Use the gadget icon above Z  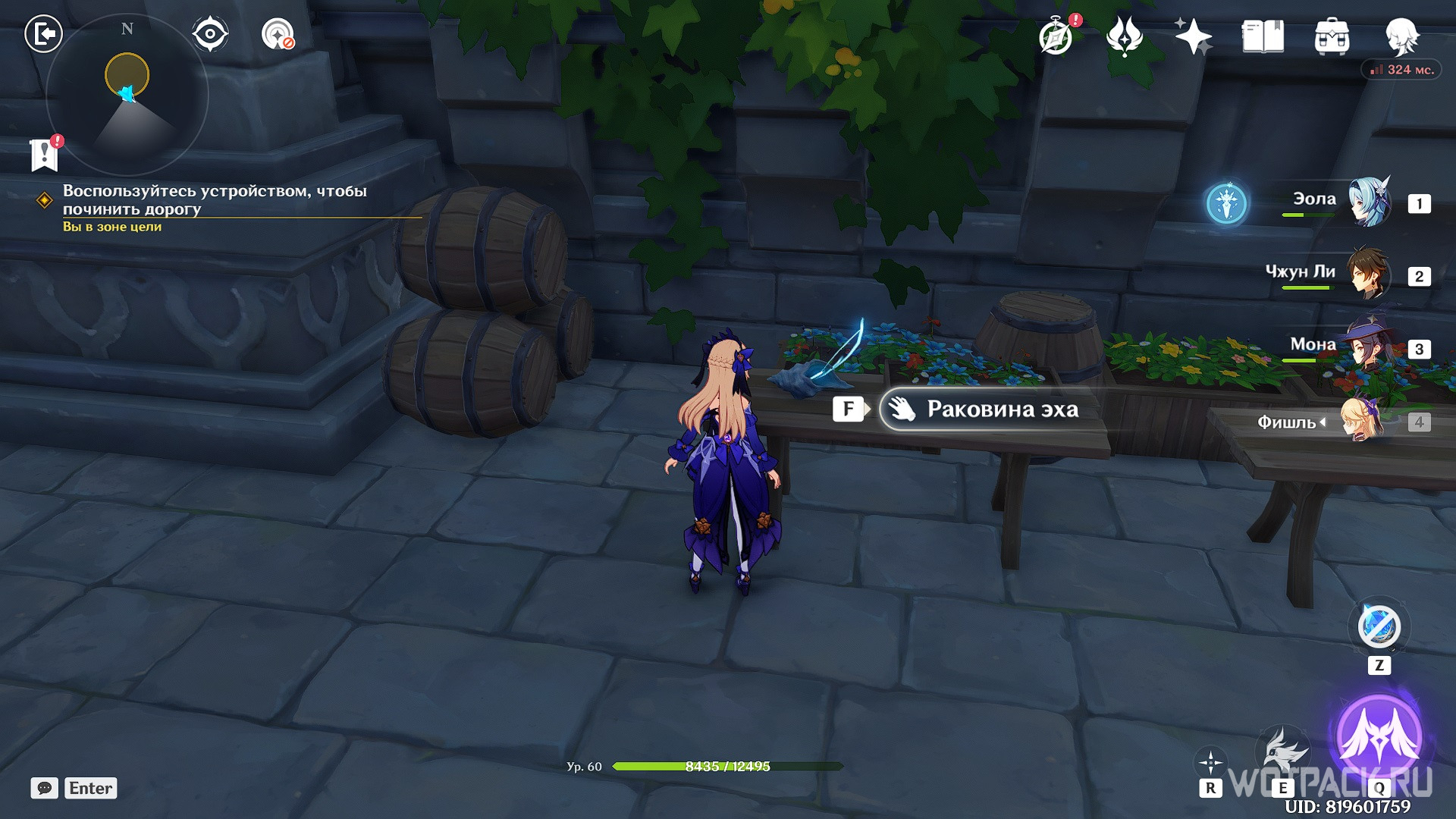point(1379,628)
